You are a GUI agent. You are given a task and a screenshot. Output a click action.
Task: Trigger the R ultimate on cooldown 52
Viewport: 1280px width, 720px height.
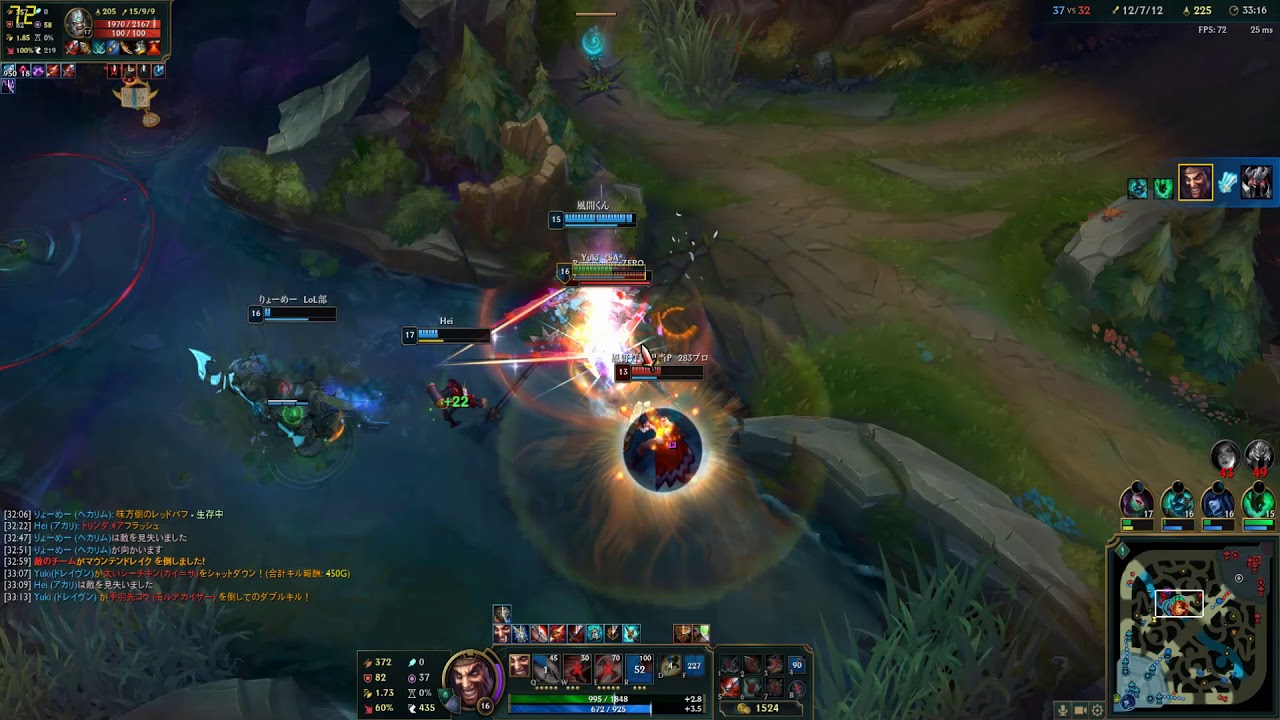tap(640, 667)
